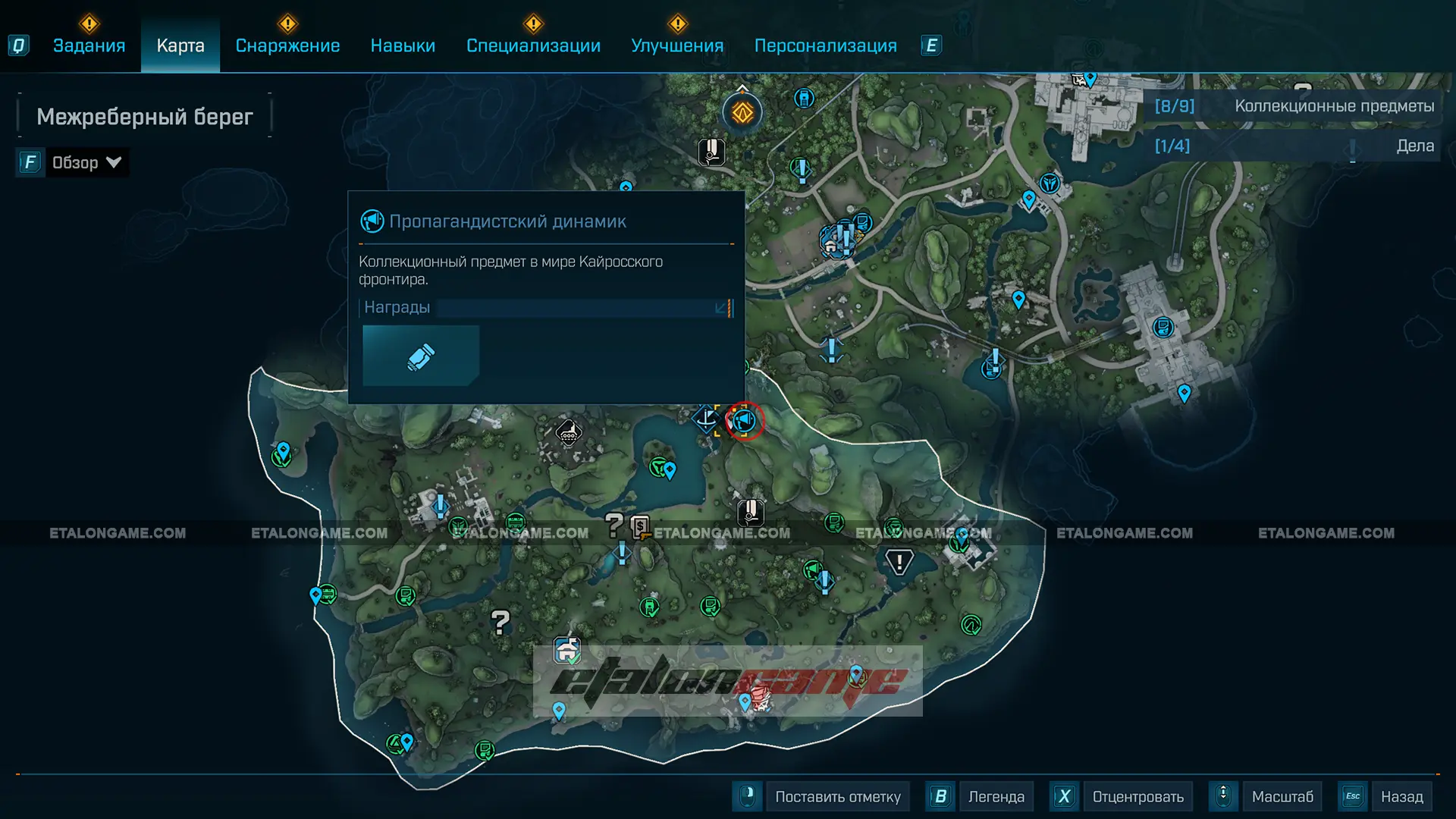Click the shield exclamation marker on the map
Viewport: 1456px width, 819px height.
[x=899, y=562]
